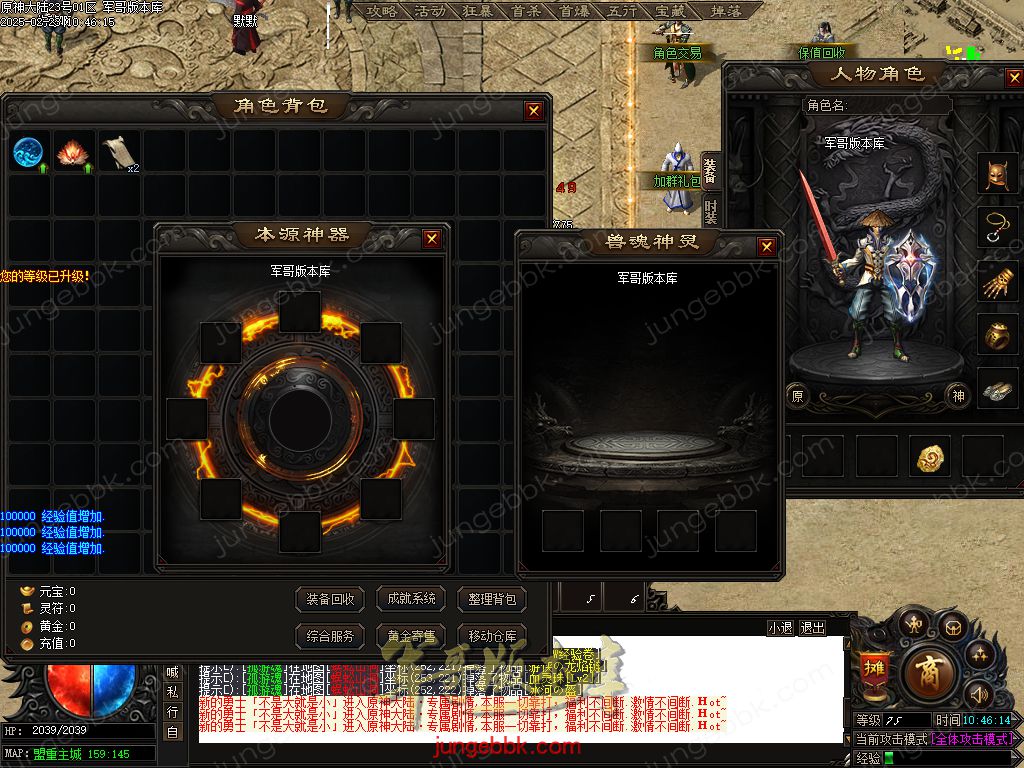Viewport: 1024px width, 768px height.
Task: Switch to the 时装 fashion tab
Action: click(x=710, y=212)
